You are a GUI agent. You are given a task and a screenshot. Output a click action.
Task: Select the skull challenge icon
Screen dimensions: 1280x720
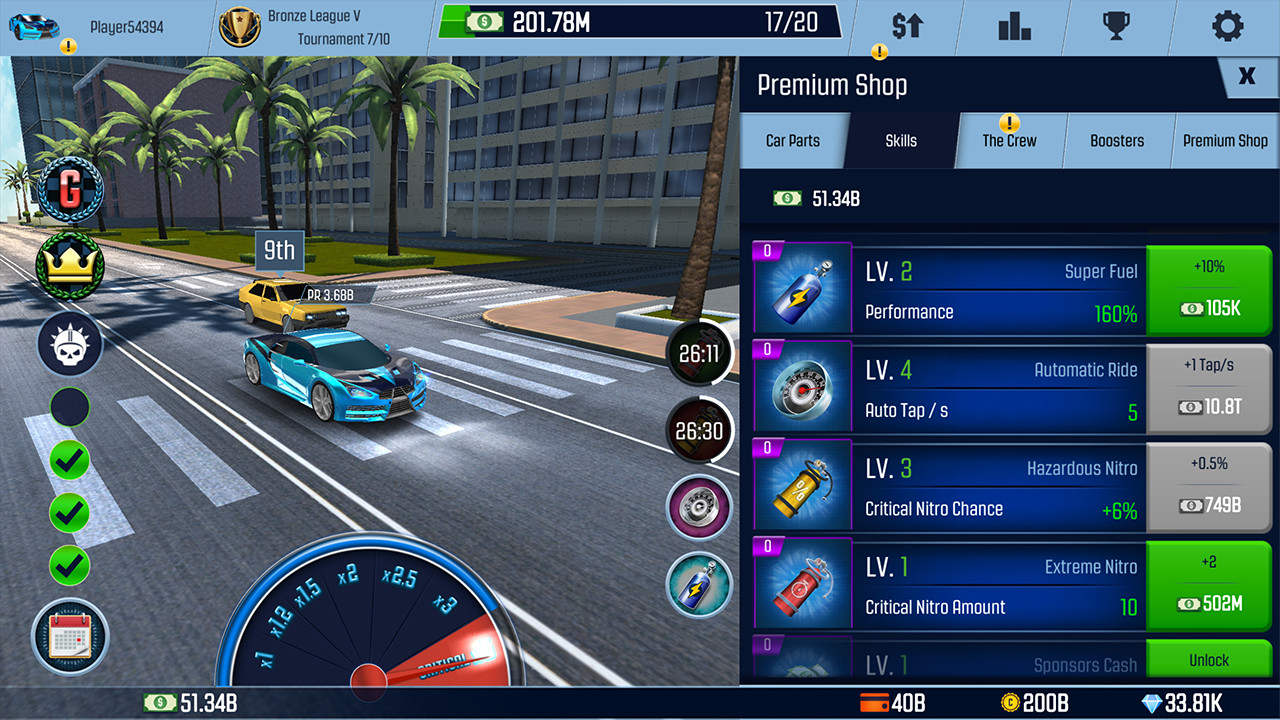click(x=68, y=343)
